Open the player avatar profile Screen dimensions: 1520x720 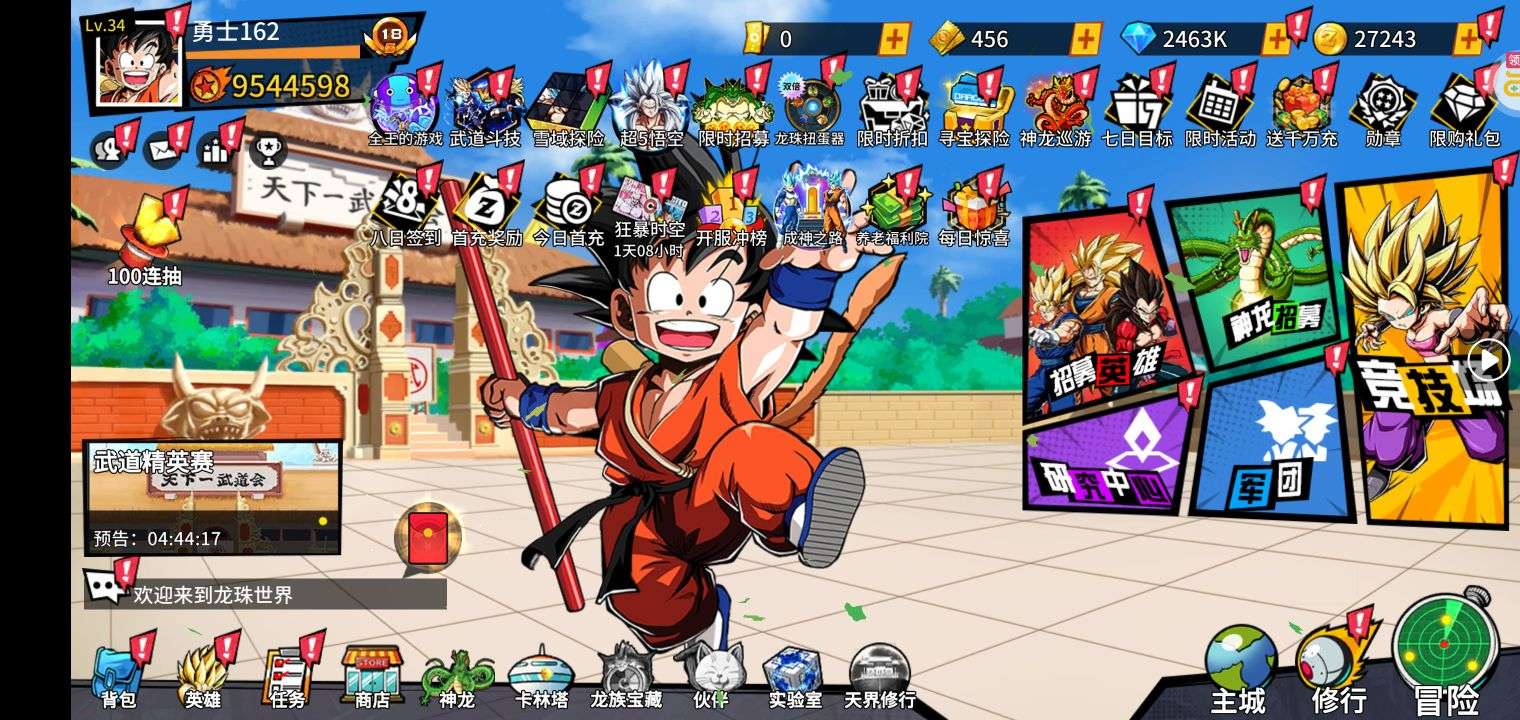(139, 62)
